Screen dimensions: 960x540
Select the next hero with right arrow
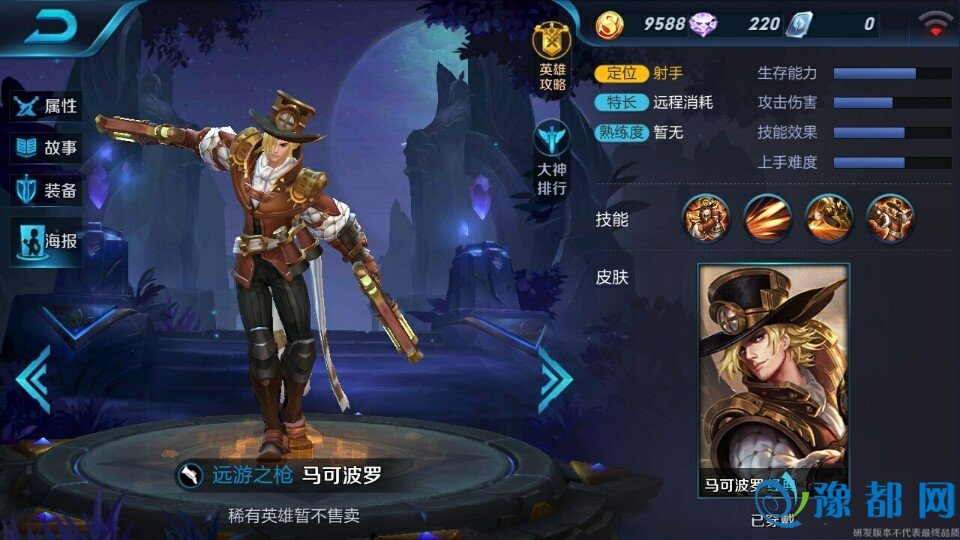[x=555, y=379]
